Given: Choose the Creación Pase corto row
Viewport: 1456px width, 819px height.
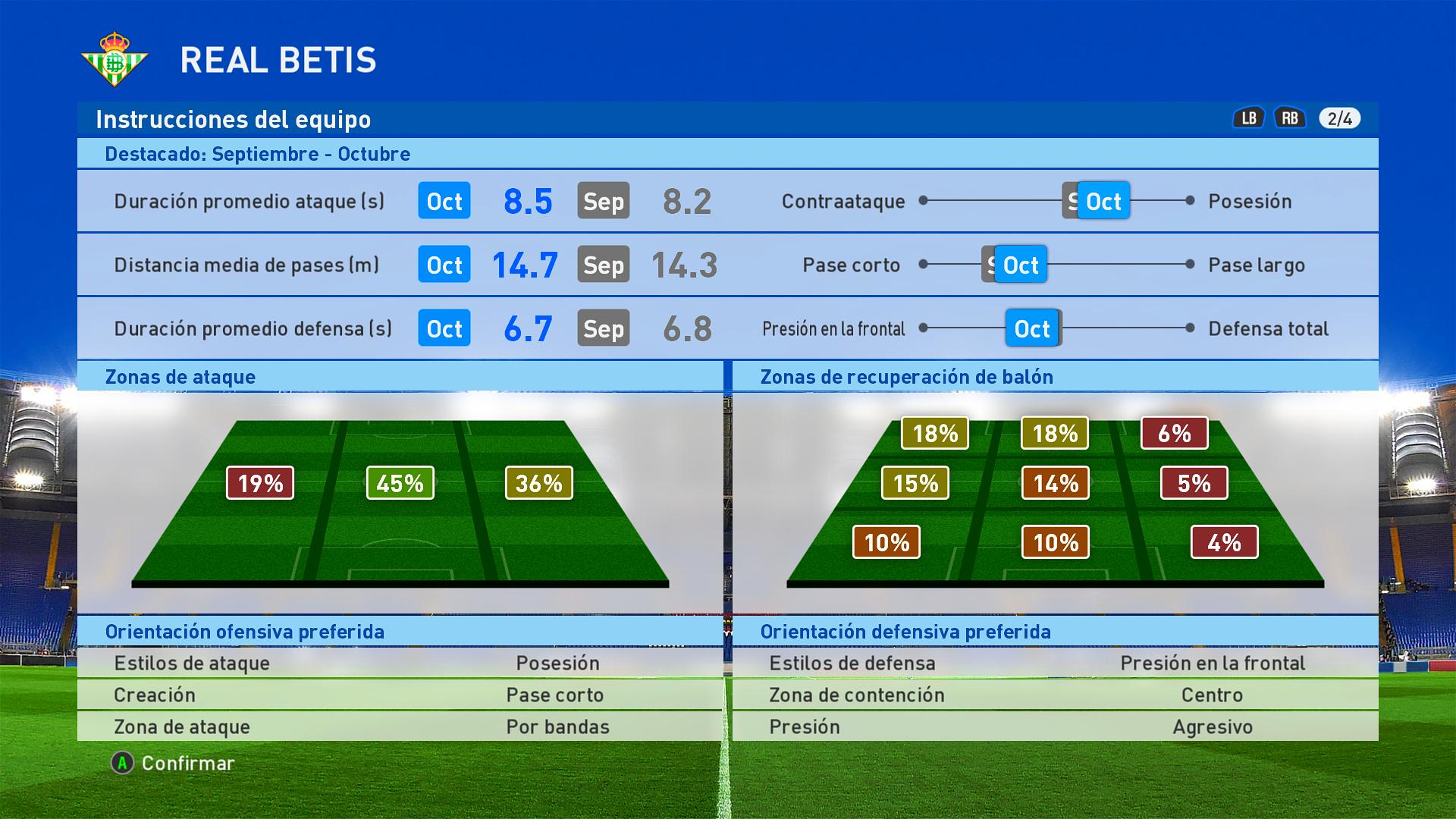Looking at the screenshot, I should (400, 695).
